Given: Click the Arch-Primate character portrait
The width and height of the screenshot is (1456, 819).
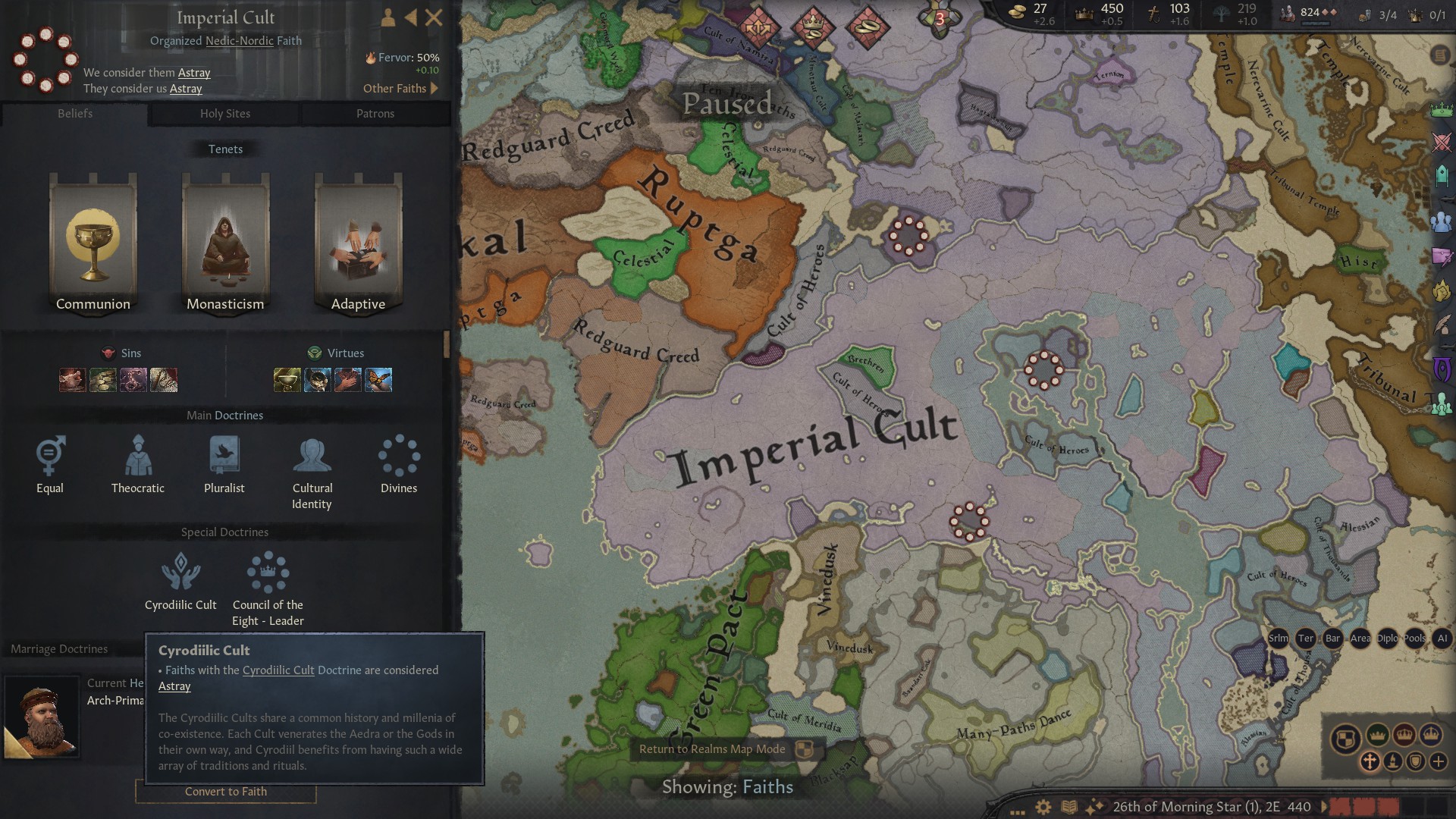Looking at the screenshot, I should (43, 717).
